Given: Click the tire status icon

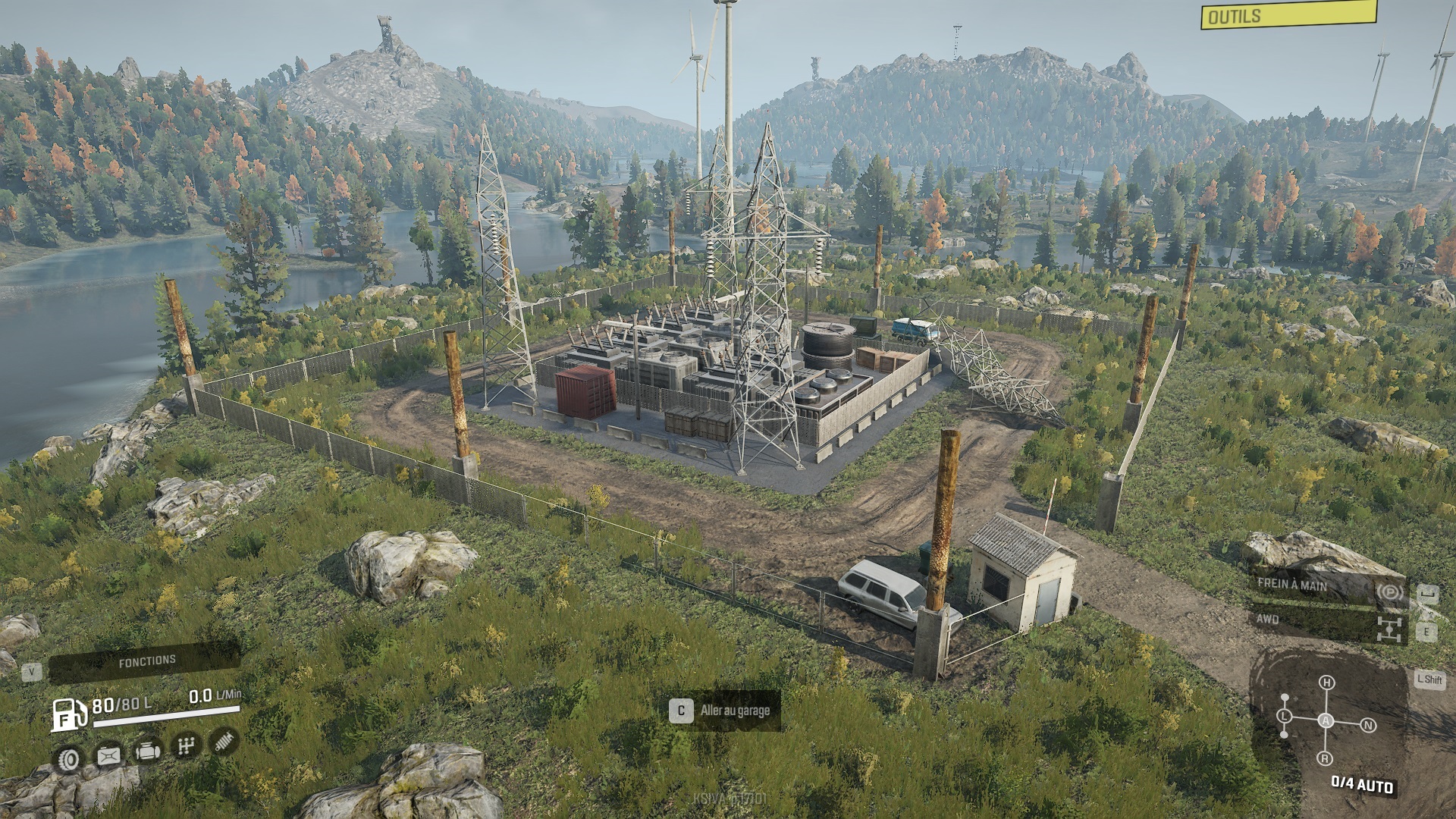Looking at the screenshot, I should (70, 758).
